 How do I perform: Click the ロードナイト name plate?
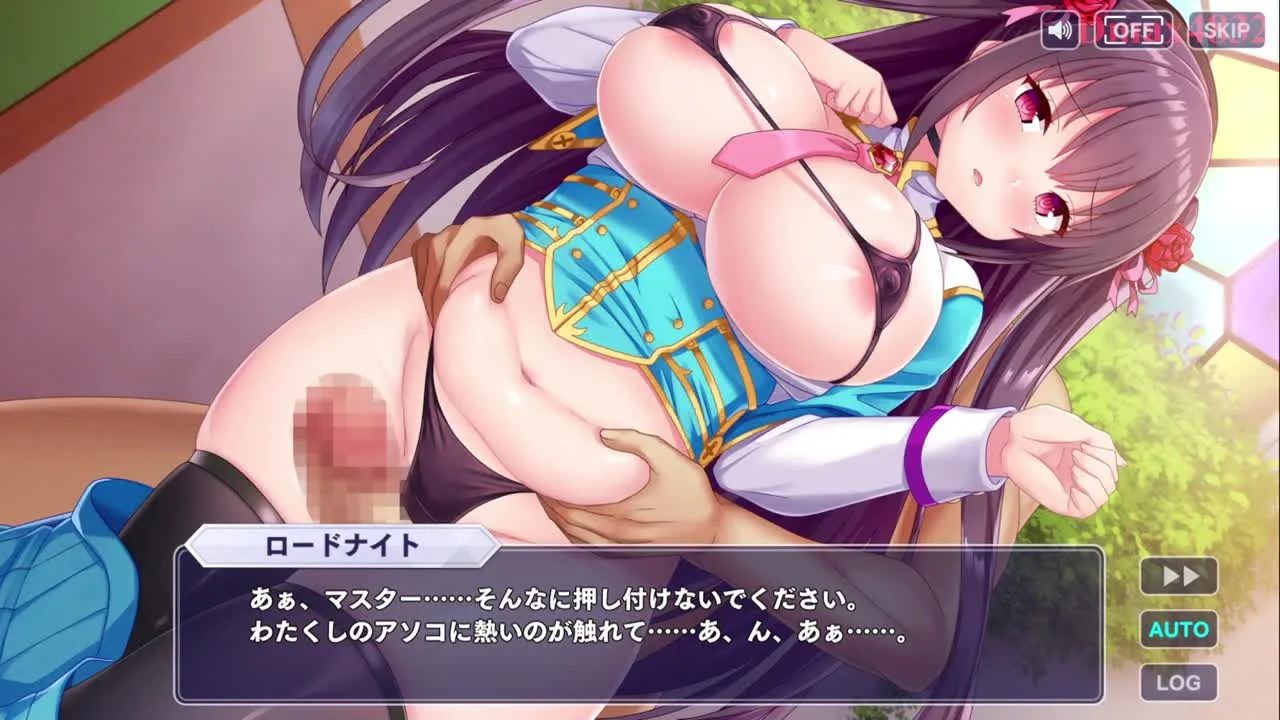pos(338,545)
